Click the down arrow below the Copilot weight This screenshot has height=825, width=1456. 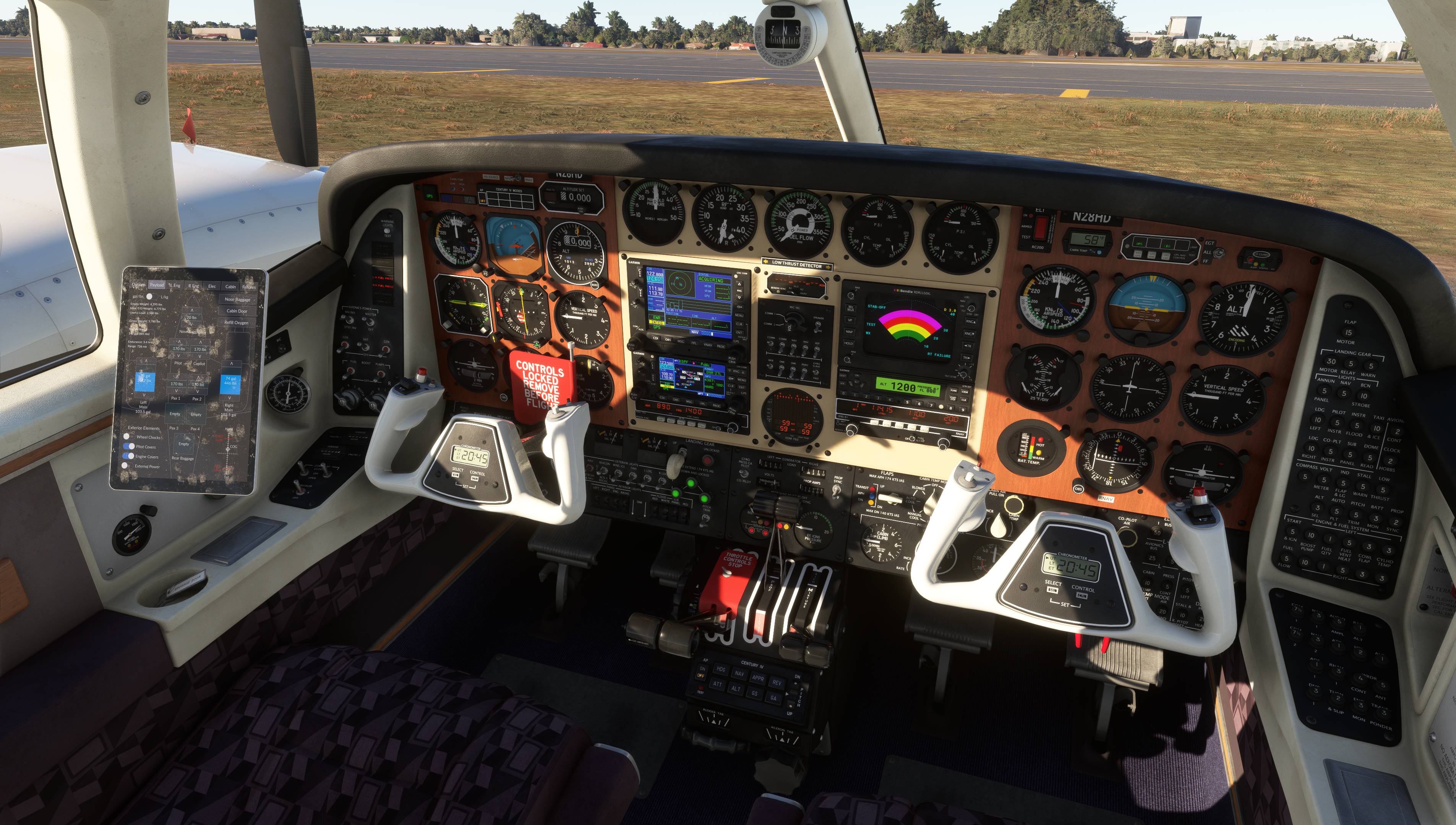[200, 355]
